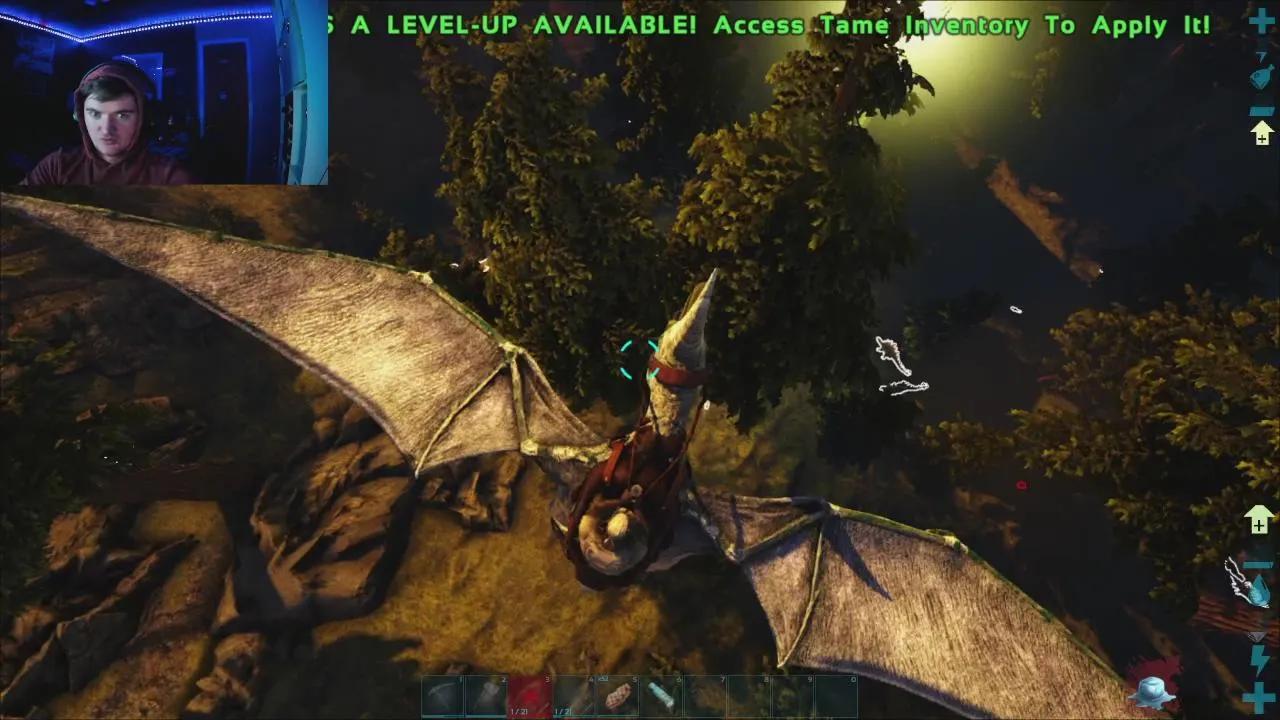
Task: Use the cooked meat in hotbar slot 5
Action: (x=617, y=696)
